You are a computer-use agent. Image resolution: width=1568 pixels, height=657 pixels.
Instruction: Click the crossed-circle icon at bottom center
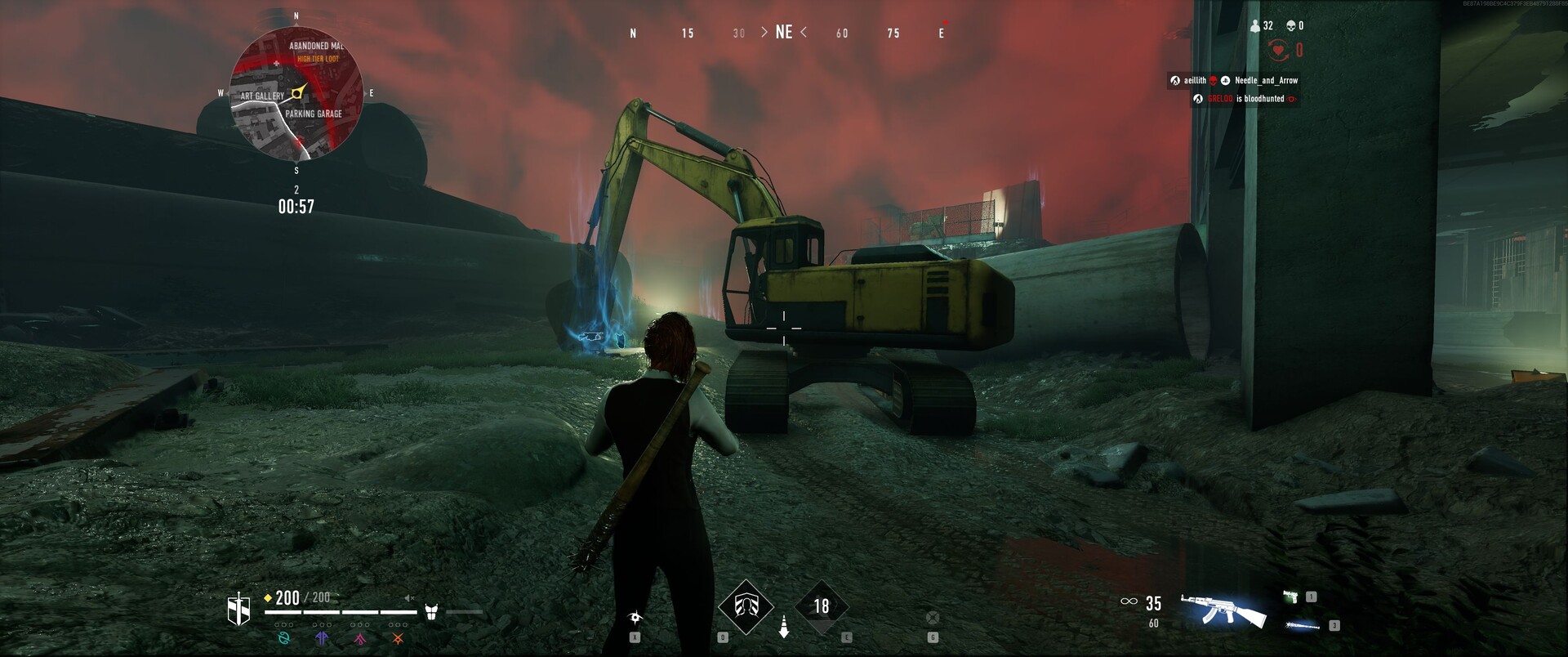[933, 618]
